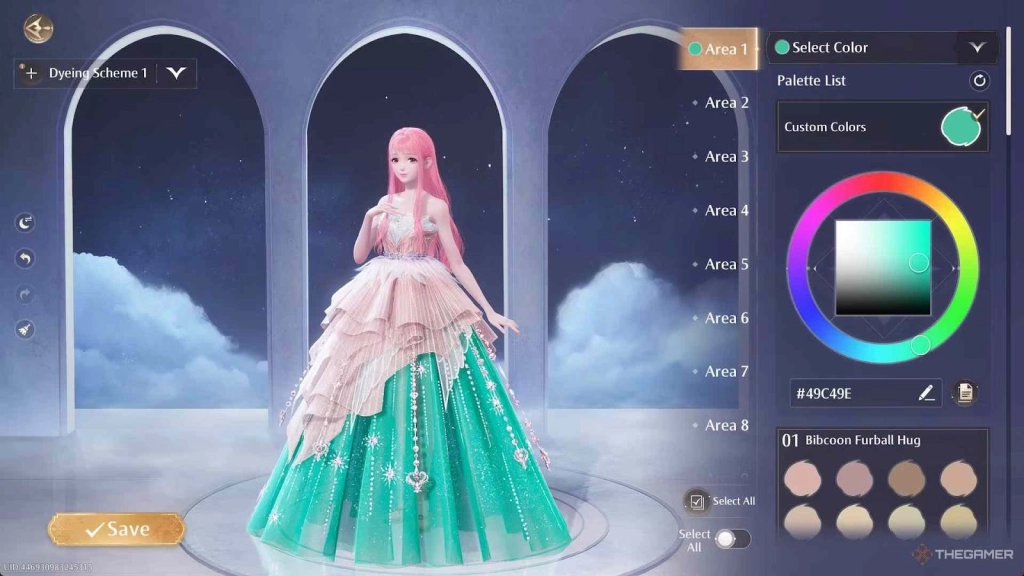Go back using the top-left arrow

38,27
